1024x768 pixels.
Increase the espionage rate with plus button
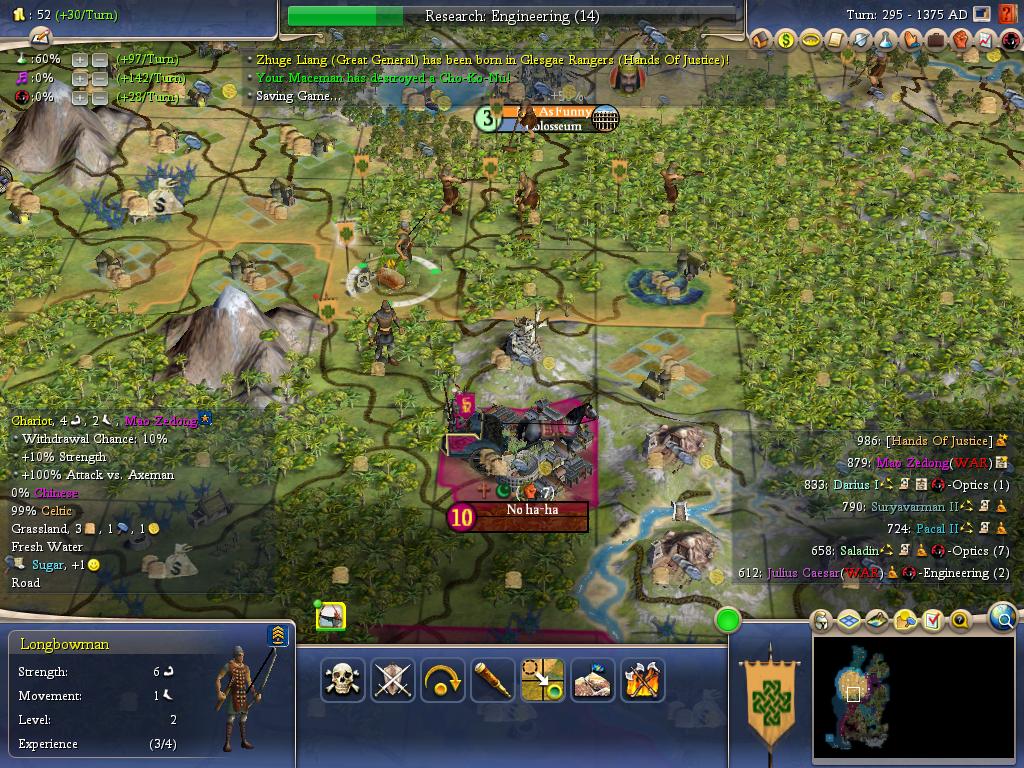coord(80,97)
